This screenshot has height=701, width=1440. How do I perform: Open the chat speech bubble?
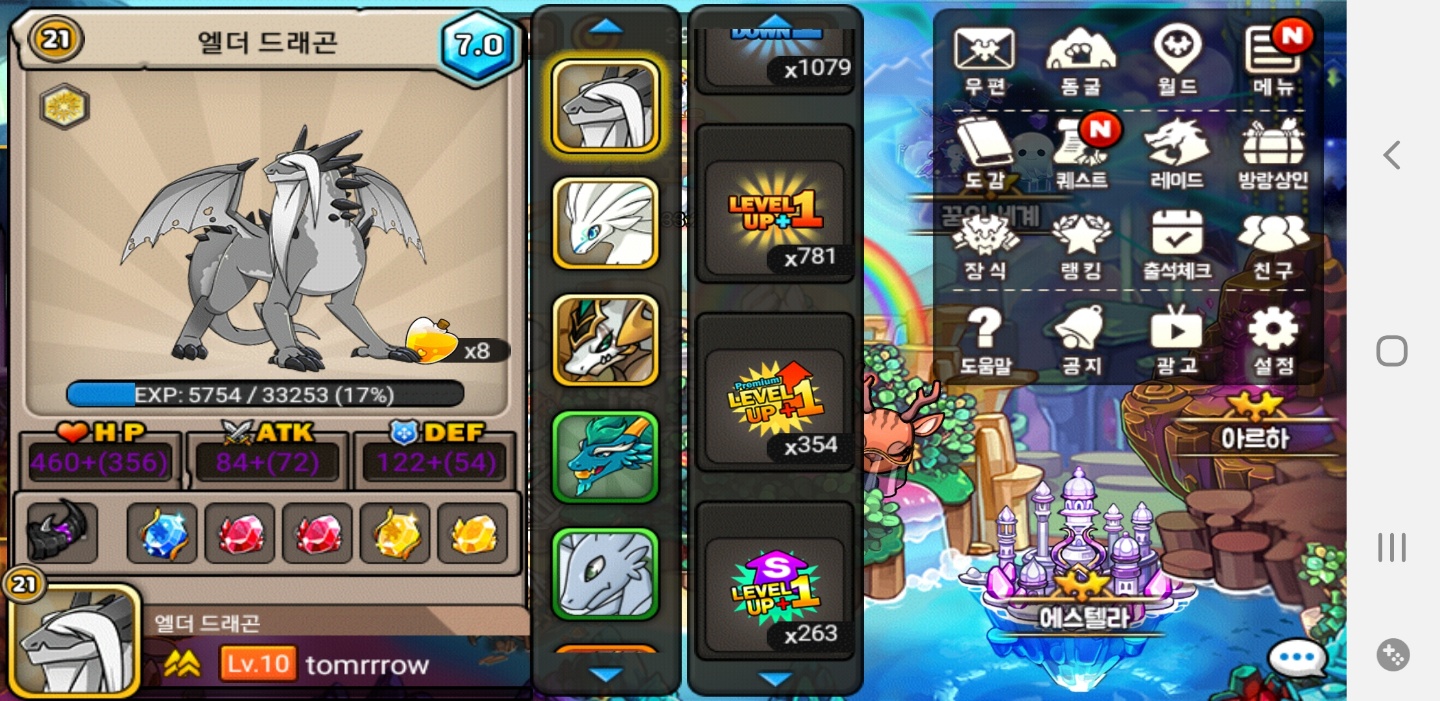(x=1297, y=658)
